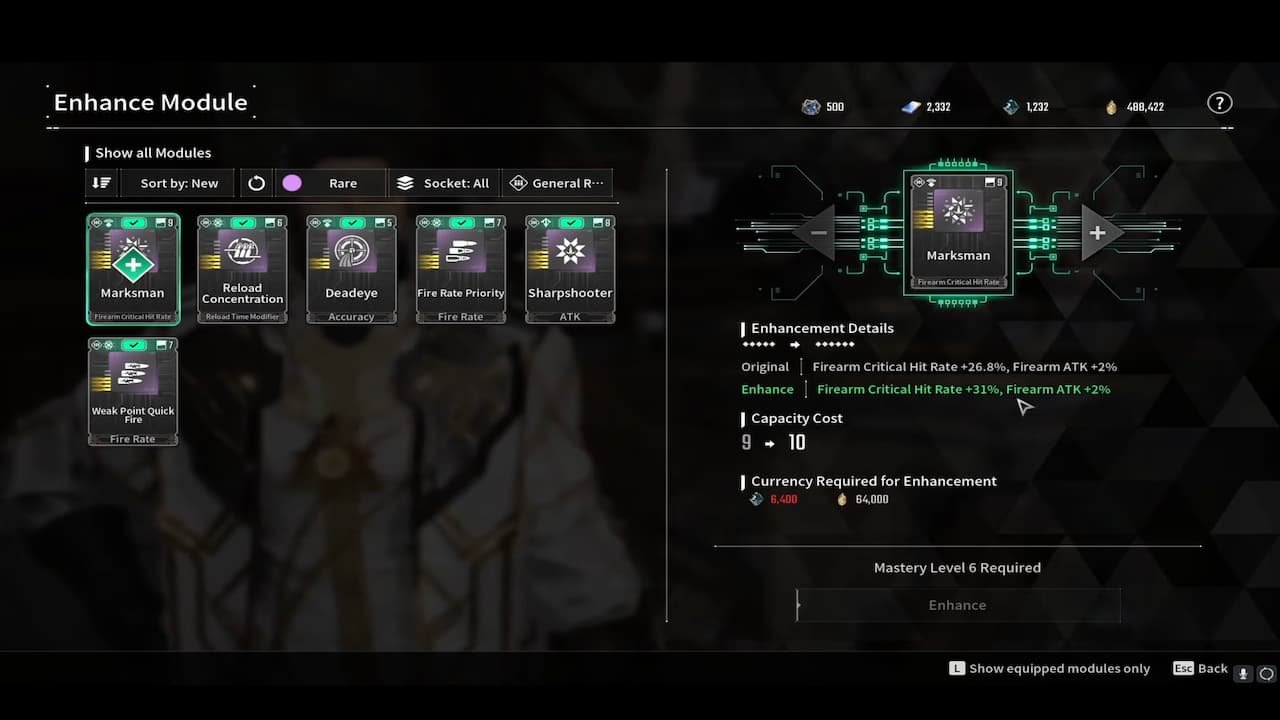The height and width of the screenshot is (720, 1280).
Task: Select the Fire Rate Priority module
Action: click(460, 268)
